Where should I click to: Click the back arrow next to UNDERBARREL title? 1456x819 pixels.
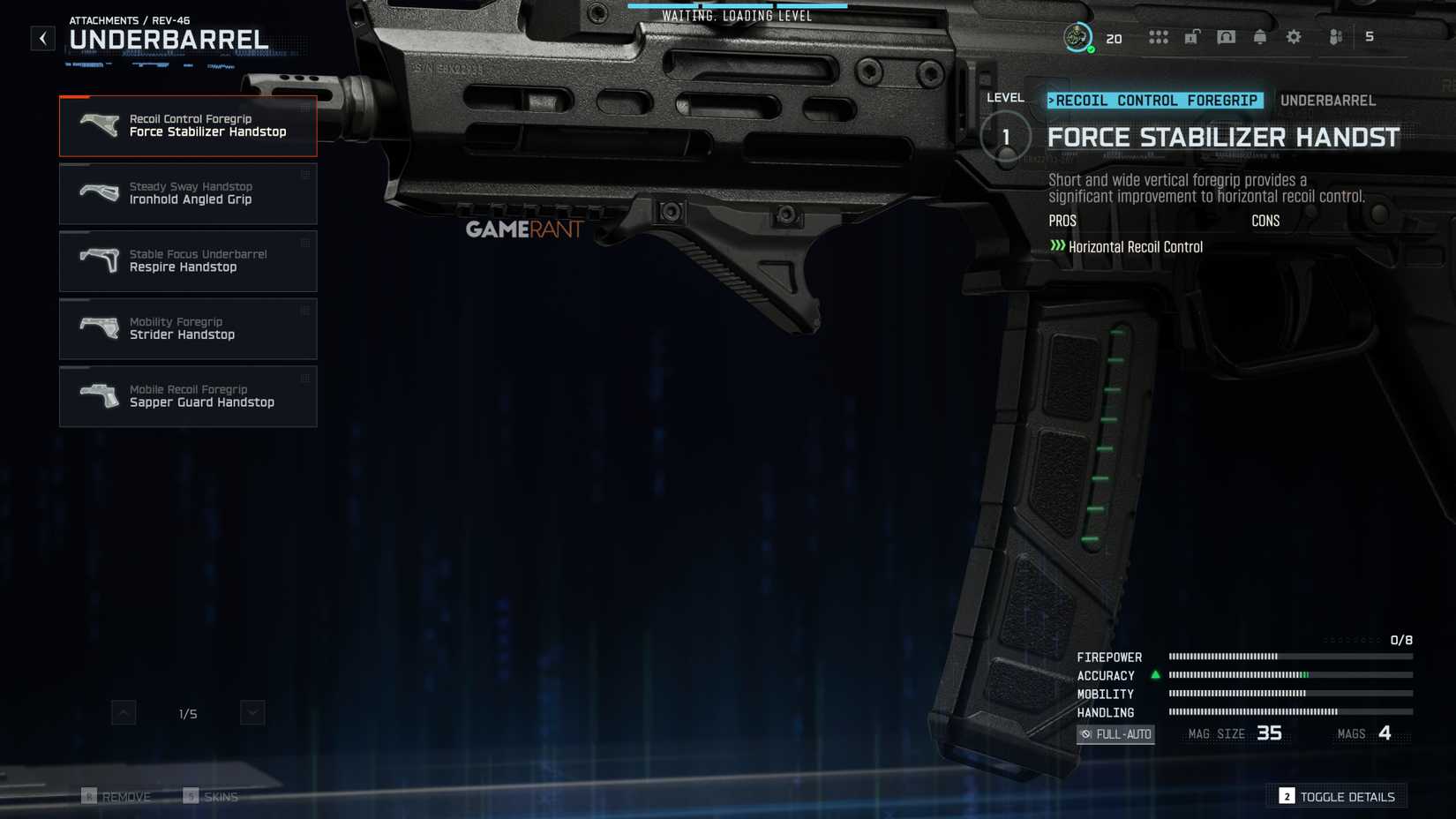pos(41,38)
